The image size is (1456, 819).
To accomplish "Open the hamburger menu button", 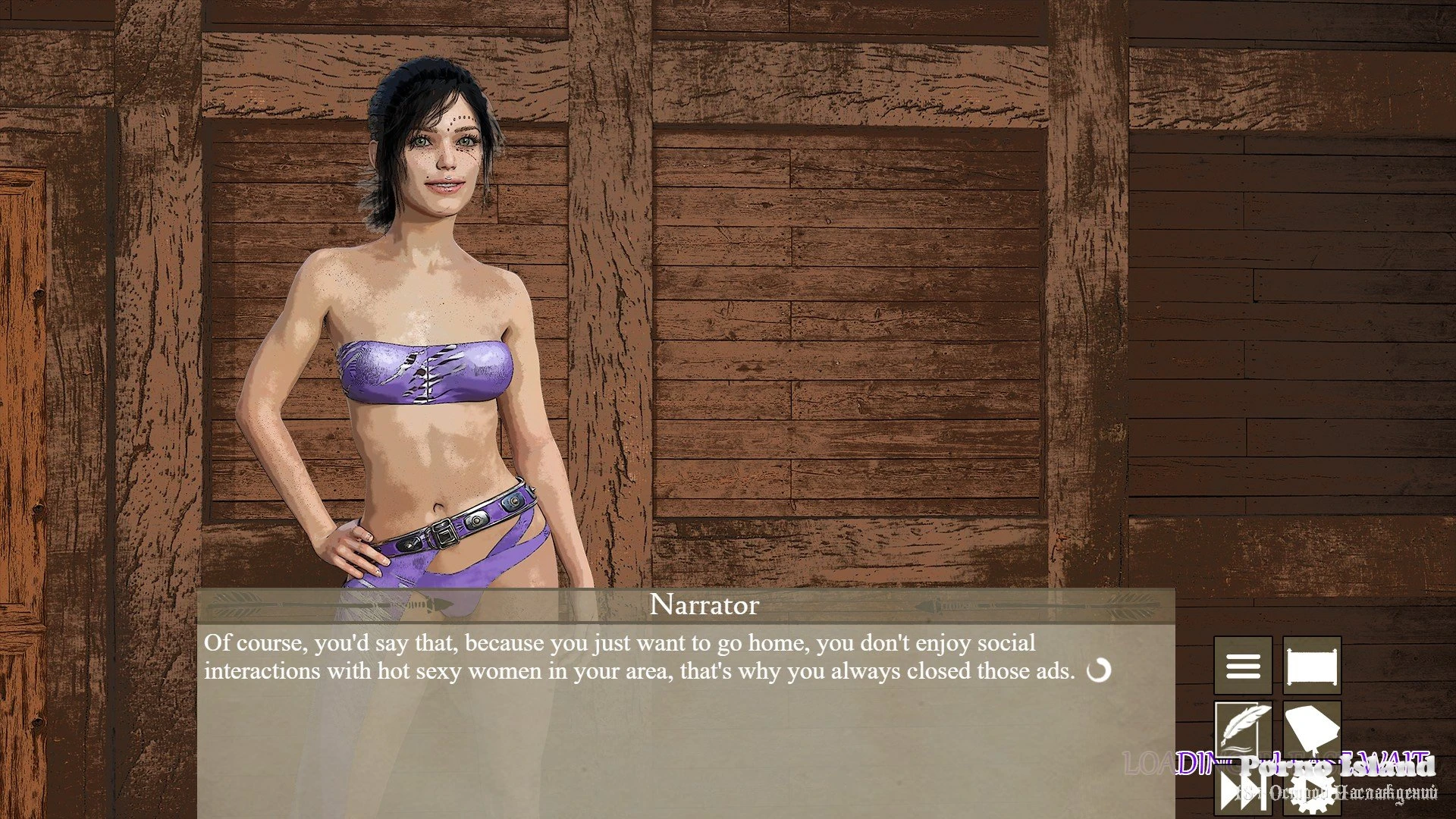I will pyautogui.click(x=1243, y=666).
